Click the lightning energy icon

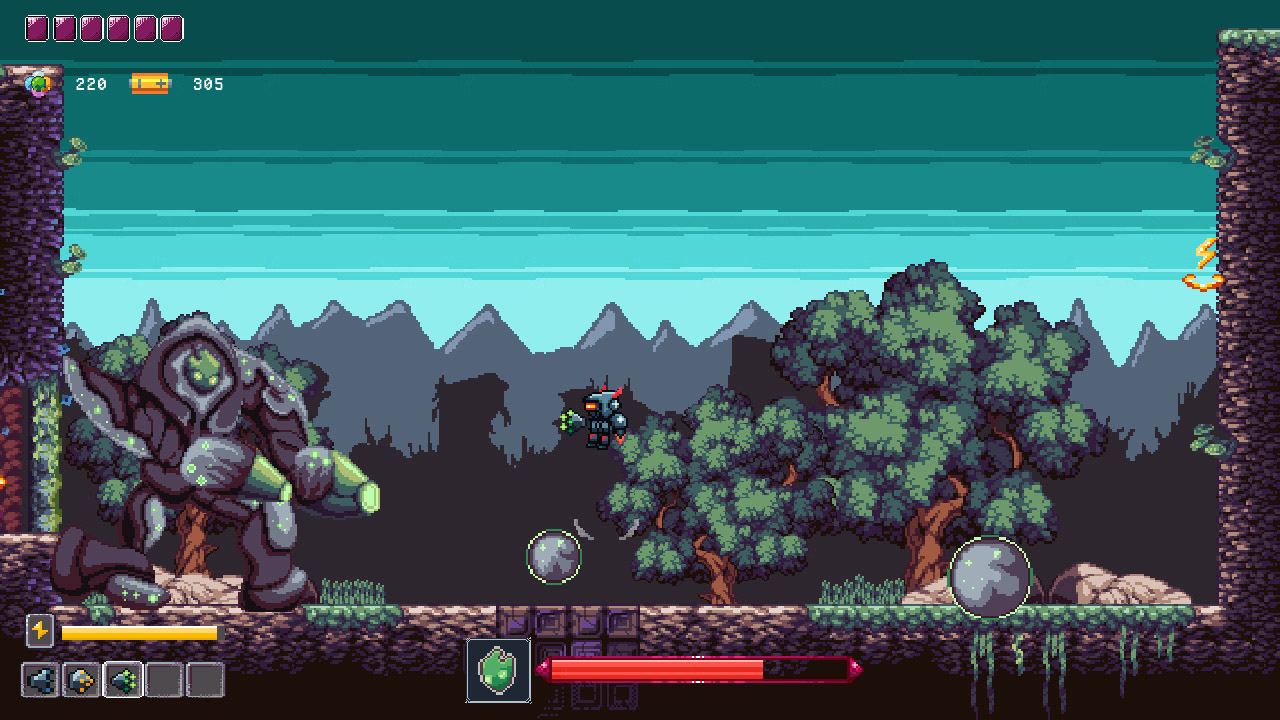point(38,633)
